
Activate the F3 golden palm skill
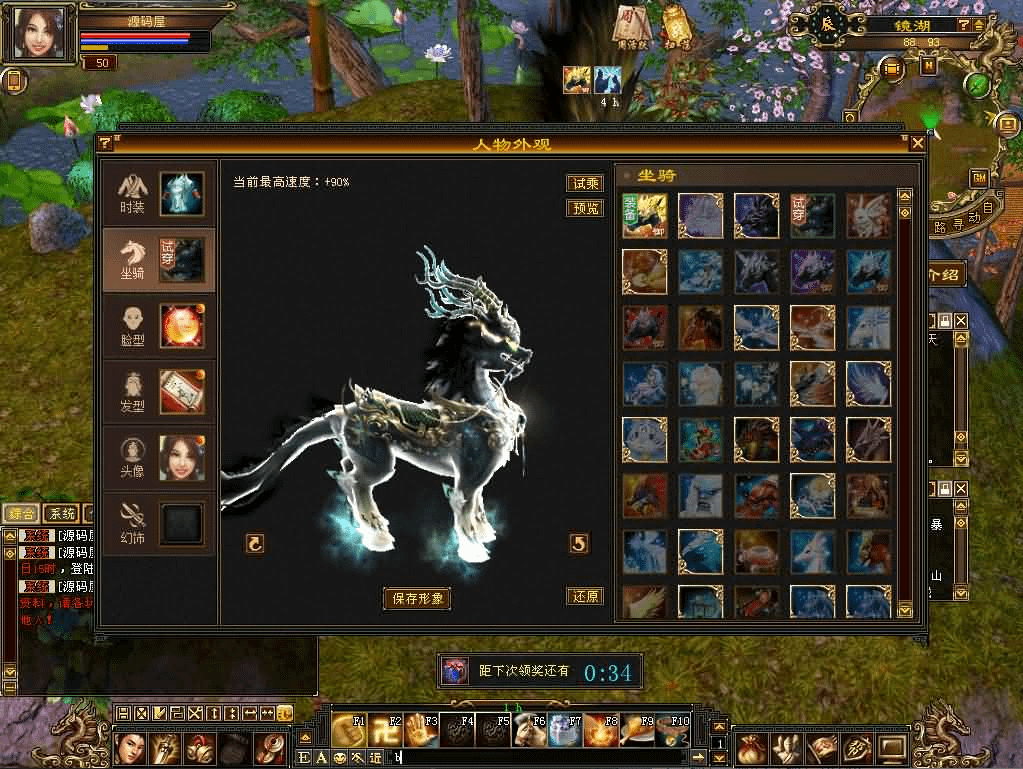coord(423,731)
